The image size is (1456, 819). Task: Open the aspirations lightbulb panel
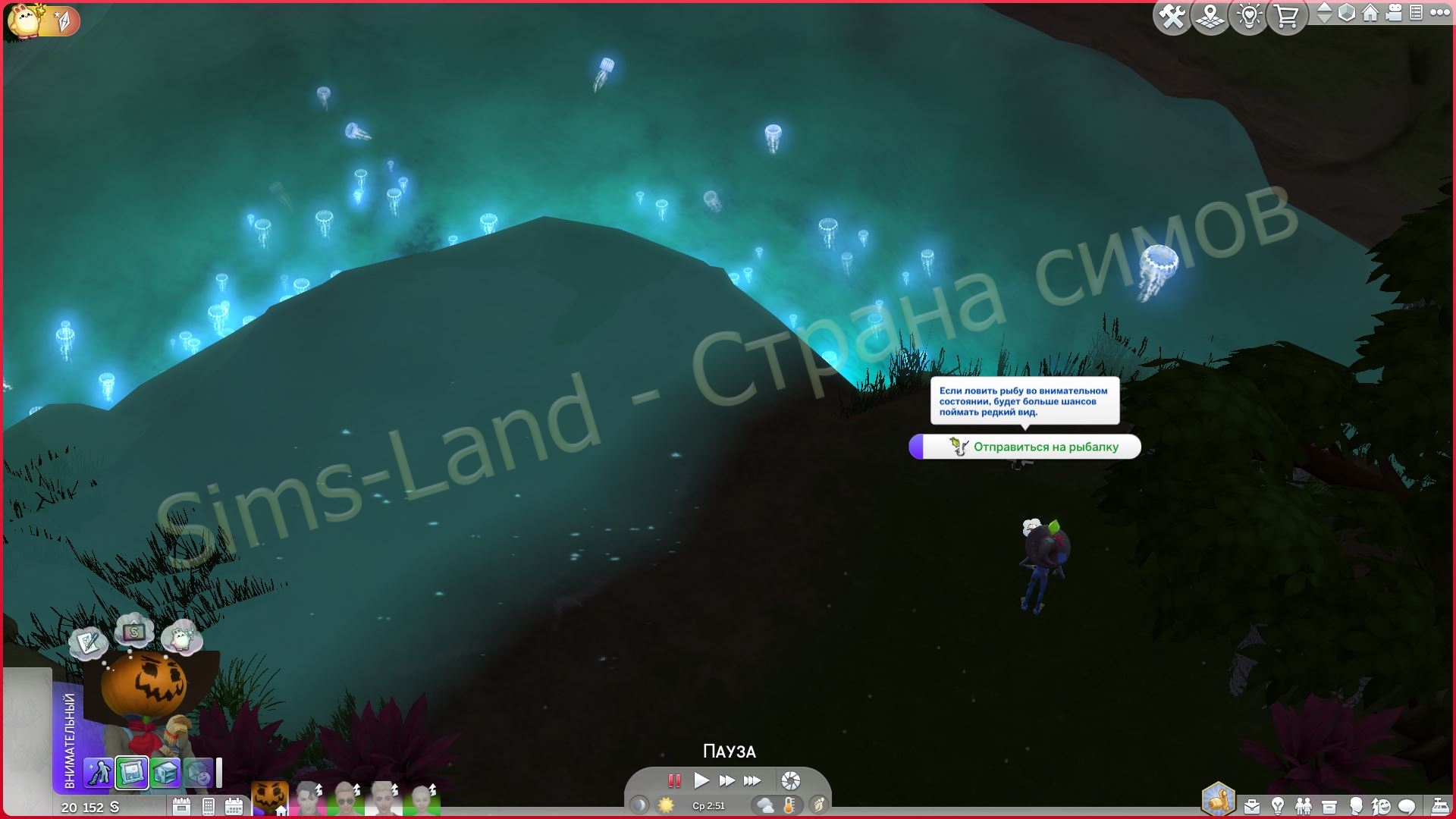pyautogui.click(x=1278, y=806)
